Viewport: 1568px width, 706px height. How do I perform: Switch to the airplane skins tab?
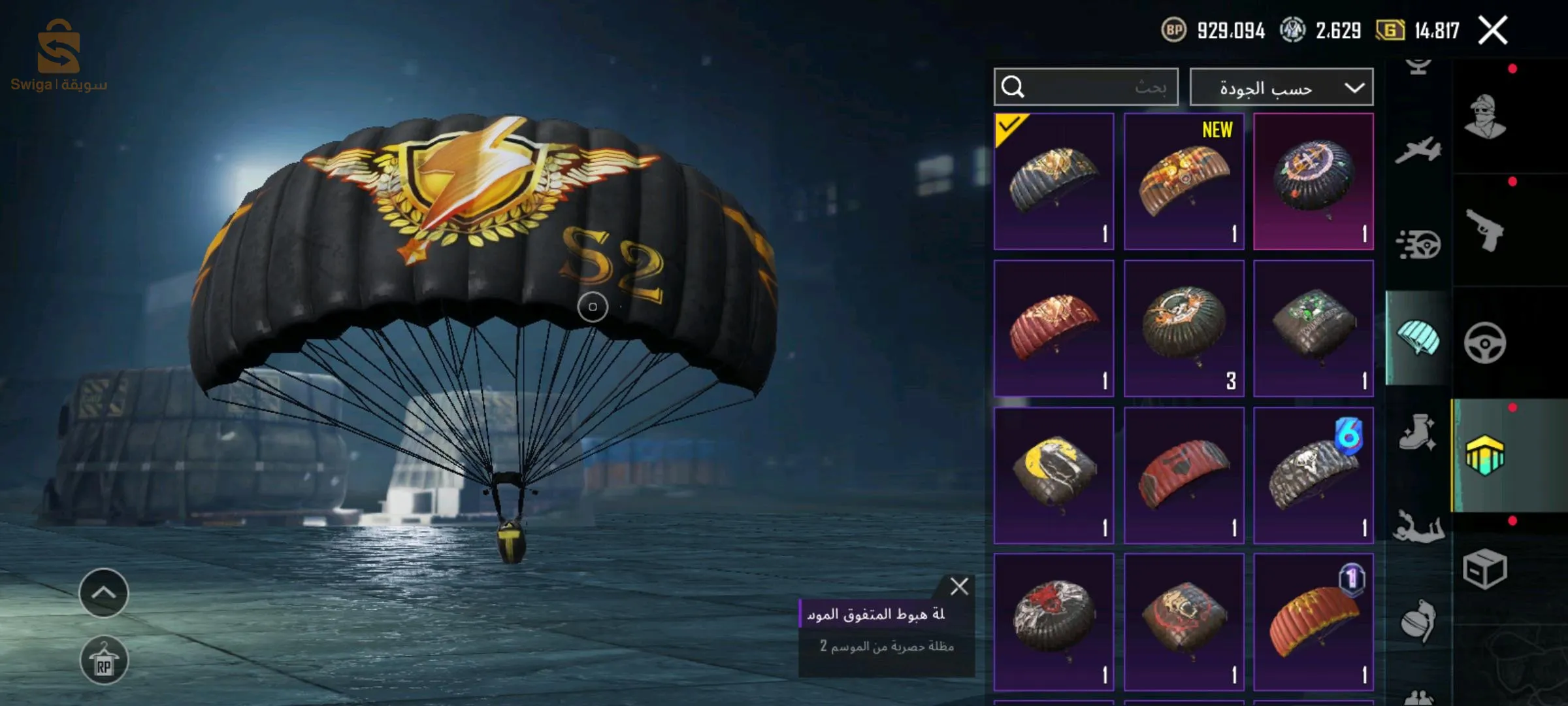pos(1418,150)
